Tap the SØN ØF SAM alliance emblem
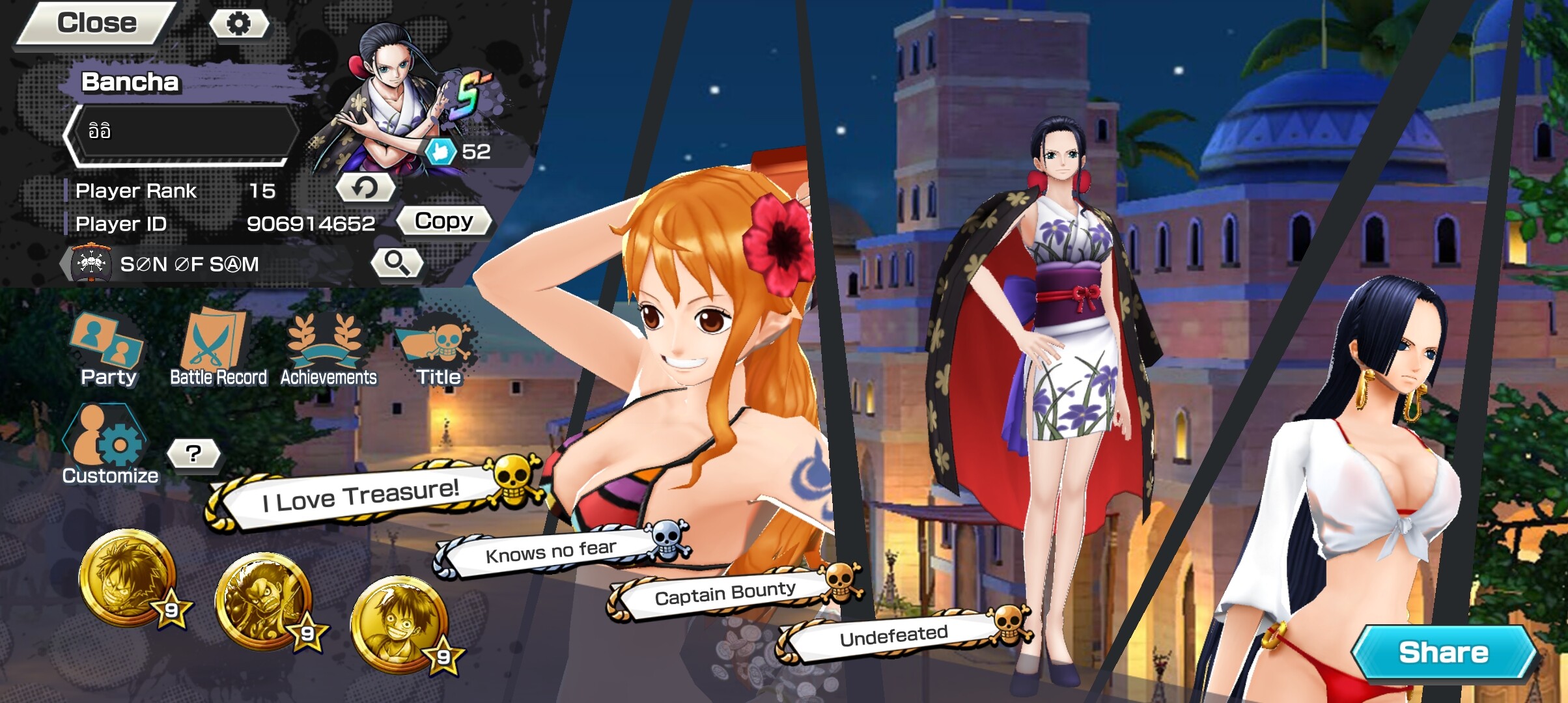Screen dimensions: 1568x703 click(92, 264)
